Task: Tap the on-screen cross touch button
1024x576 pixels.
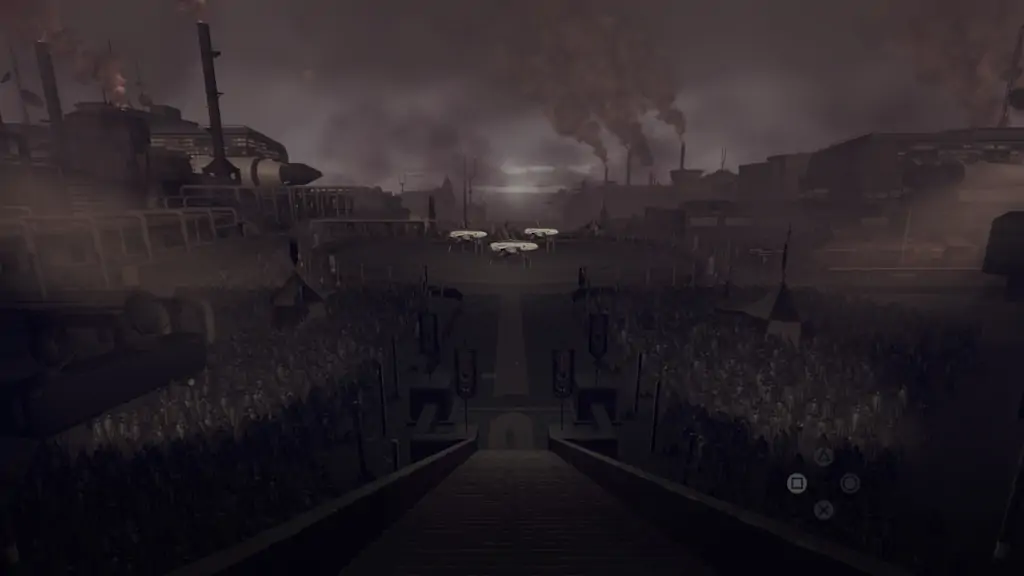Action: click(x=823, y=510)
